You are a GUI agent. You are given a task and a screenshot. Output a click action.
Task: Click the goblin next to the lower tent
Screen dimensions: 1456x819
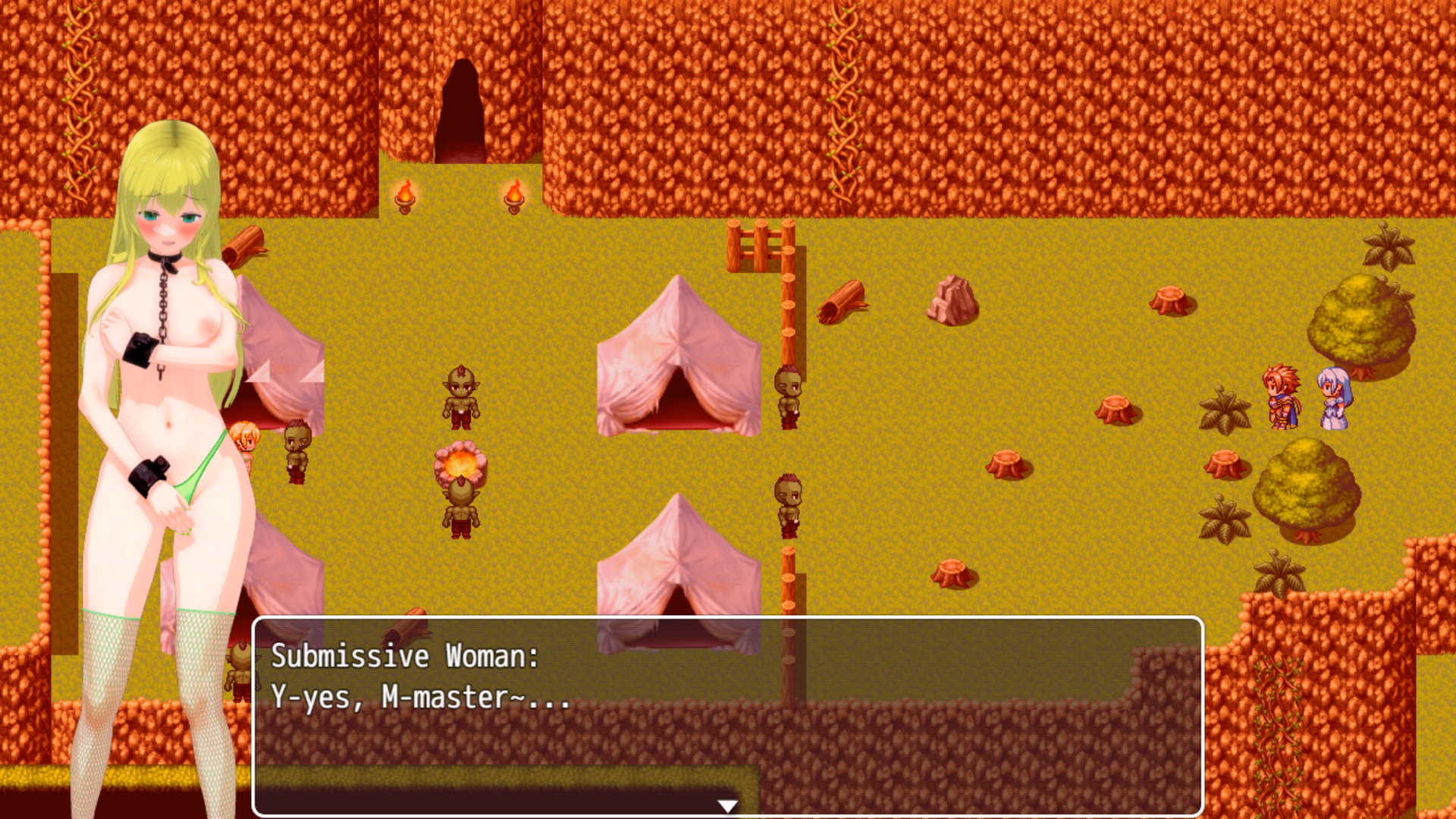[789, 504]
